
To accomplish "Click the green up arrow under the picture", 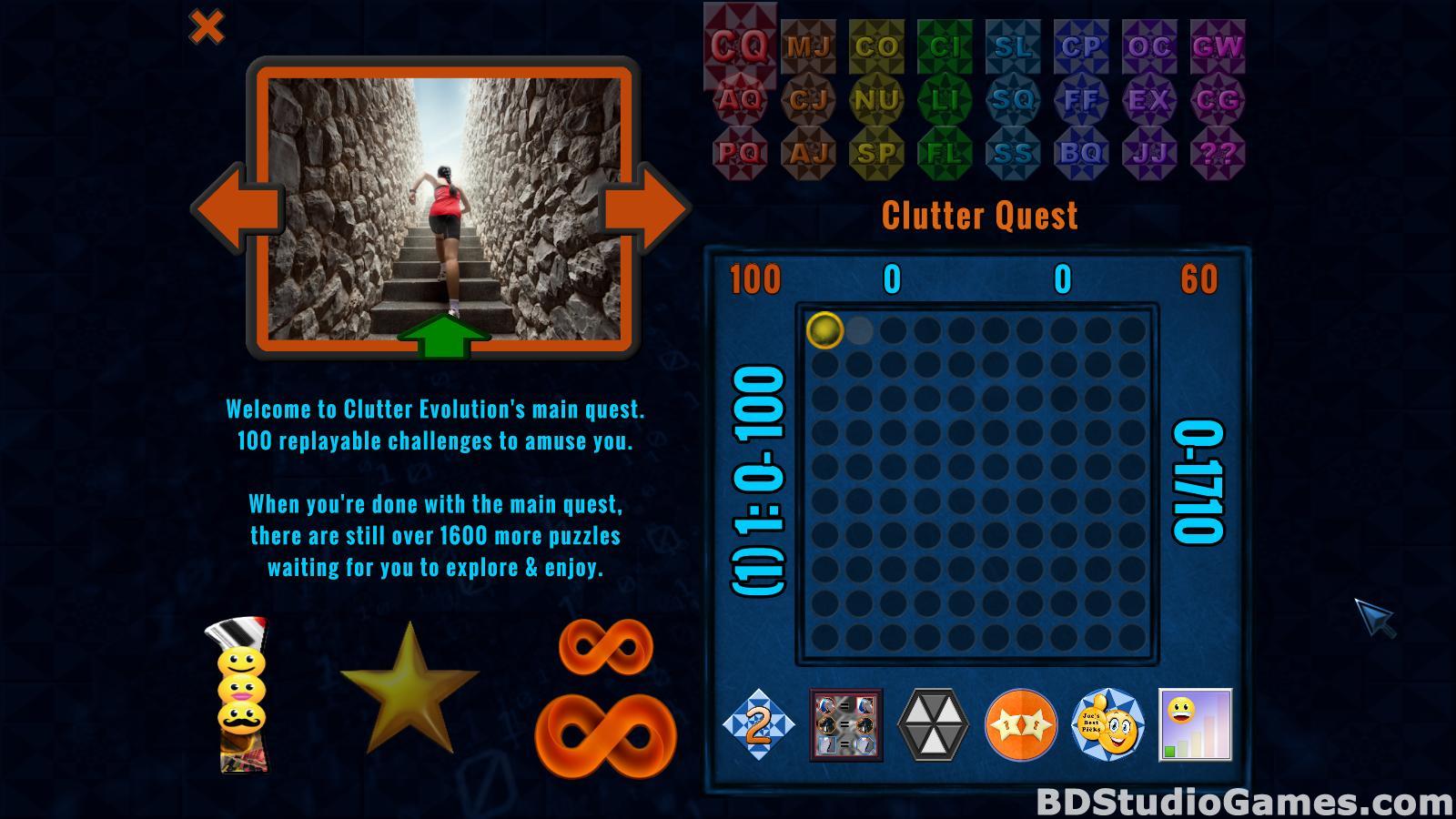I will [443, 335].
